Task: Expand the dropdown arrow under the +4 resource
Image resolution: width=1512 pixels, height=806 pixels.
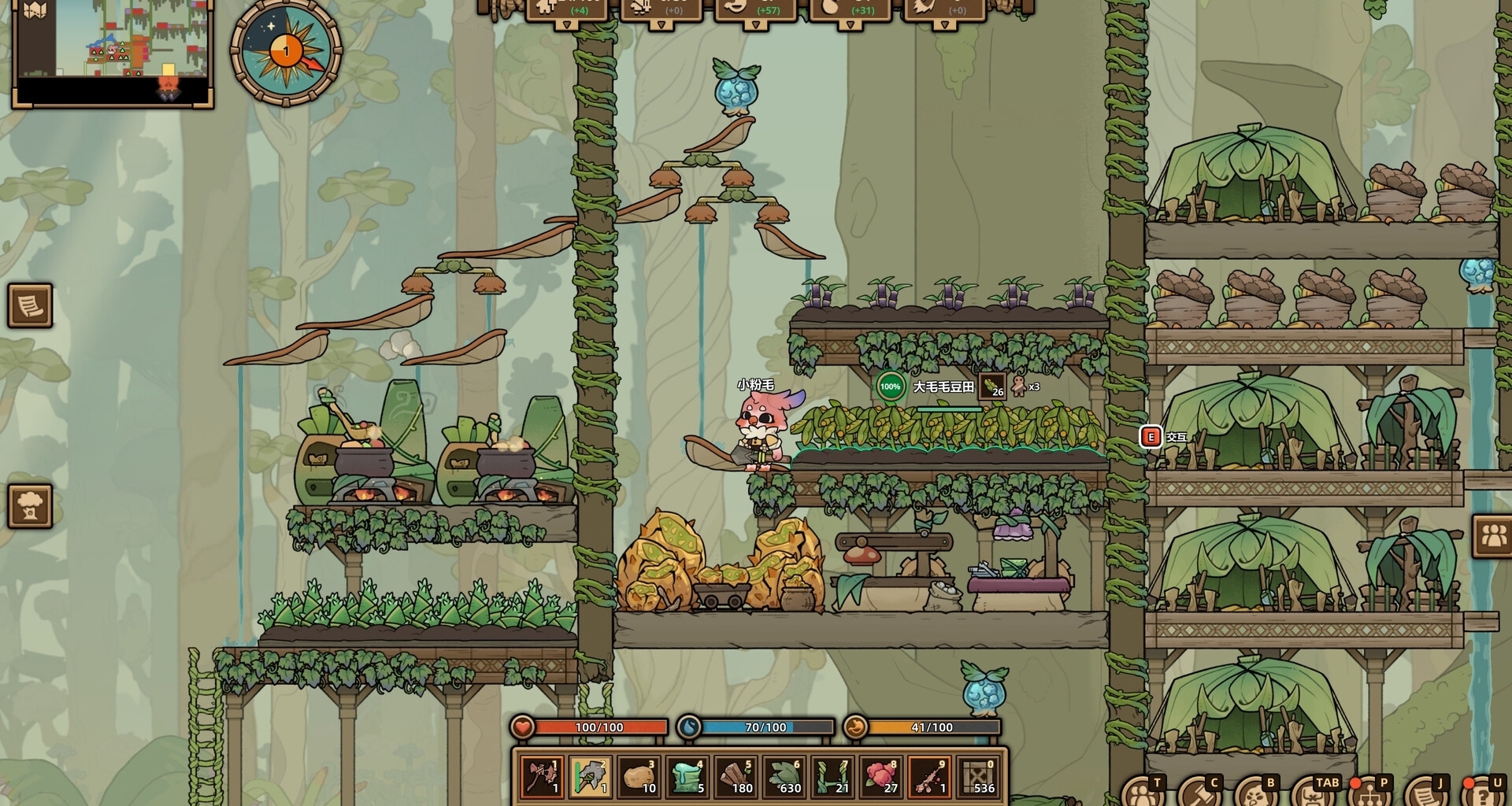Action: click(567, 25)
